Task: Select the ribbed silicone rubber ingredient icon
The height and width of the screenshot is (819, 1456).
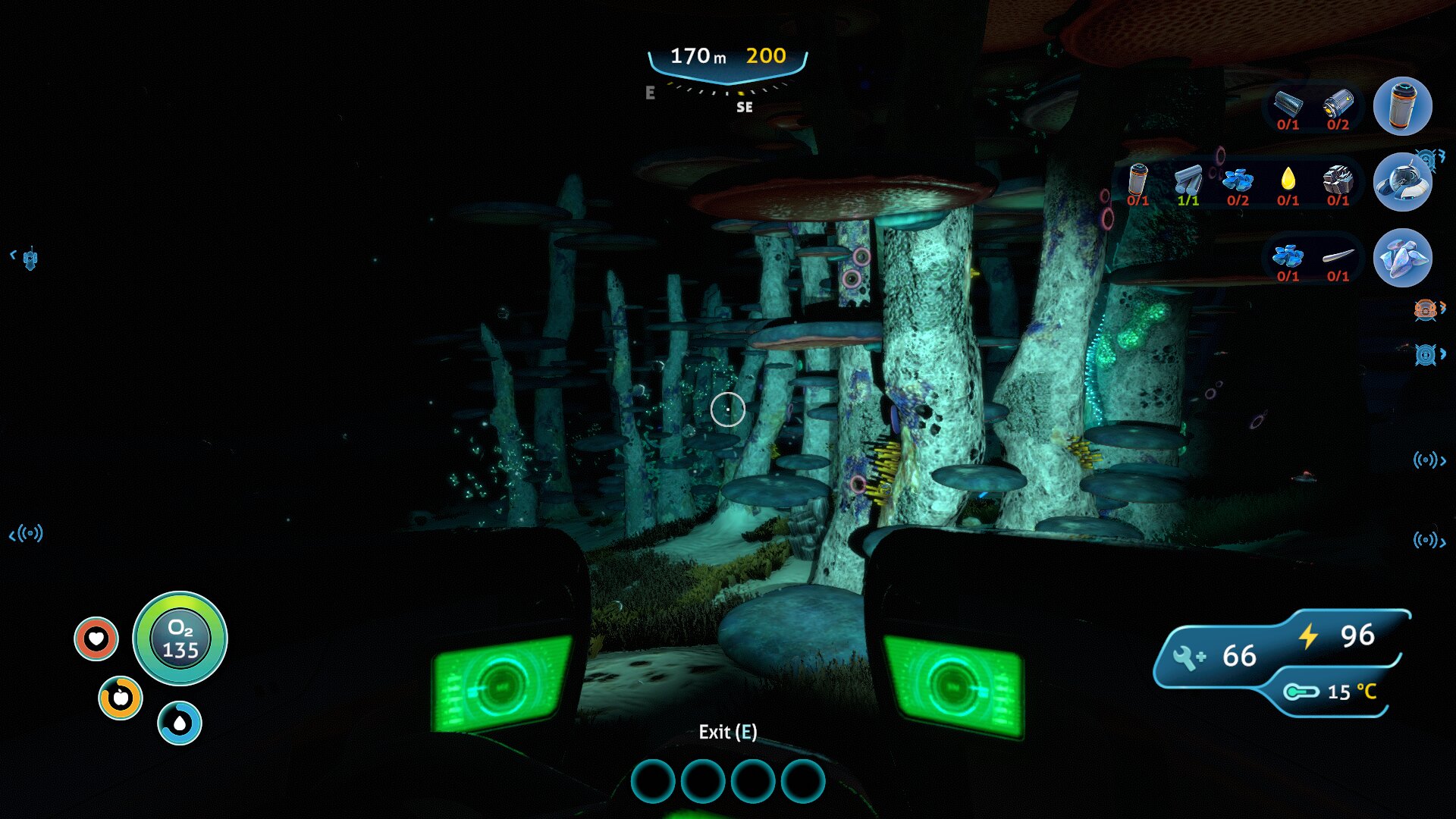Action: (1288, 103)
